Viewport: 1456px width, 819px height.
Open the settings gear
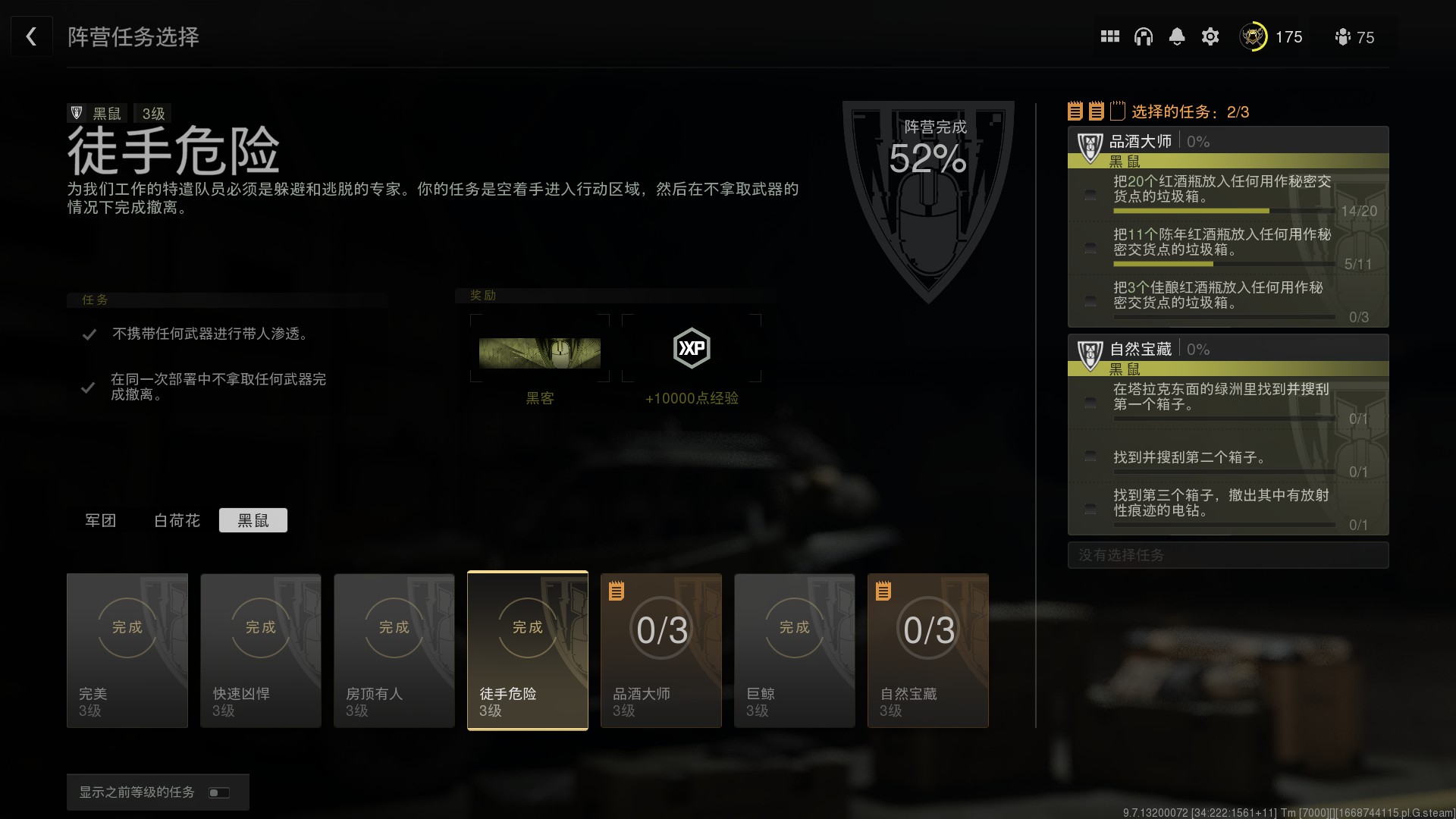tap(1210, 36)
